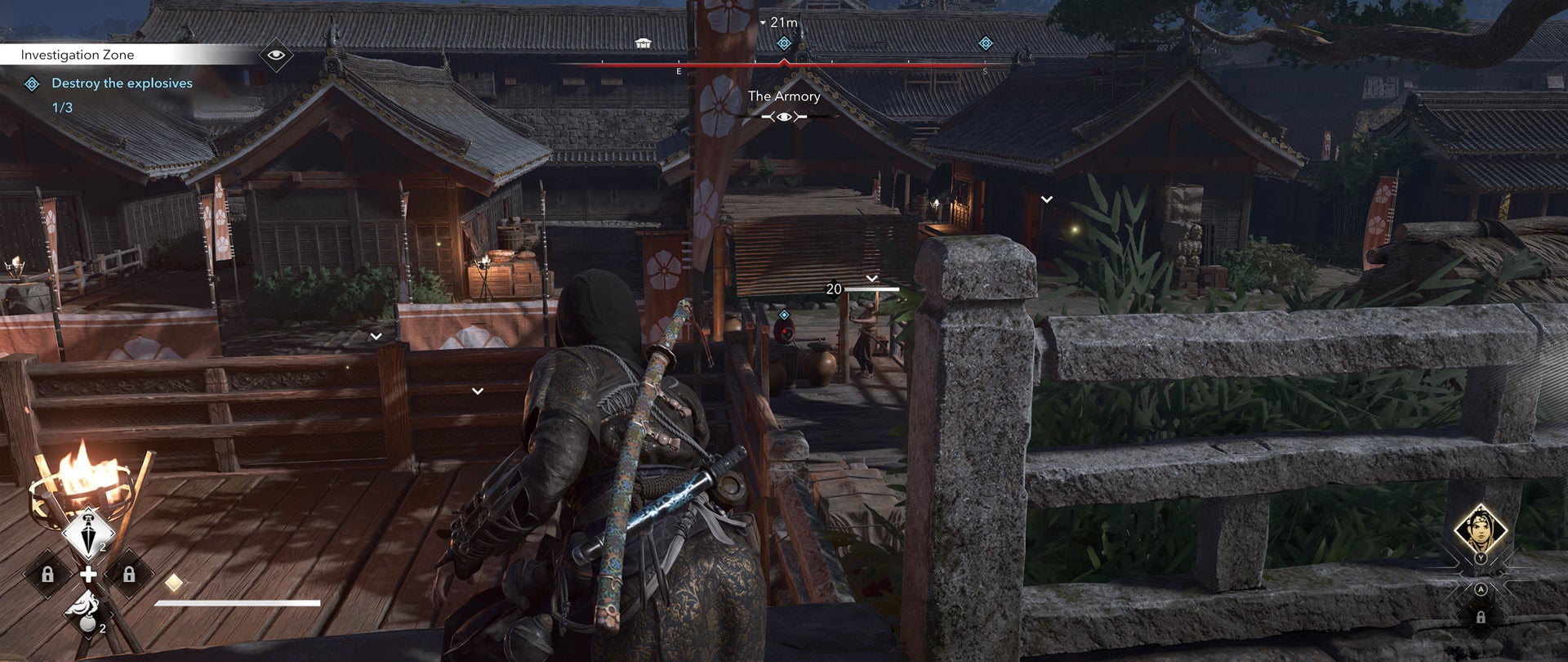The height and width of the screenshot is (662, 1568).
Task: Unlock the left locked quickslot
Action: coord(48,575)
